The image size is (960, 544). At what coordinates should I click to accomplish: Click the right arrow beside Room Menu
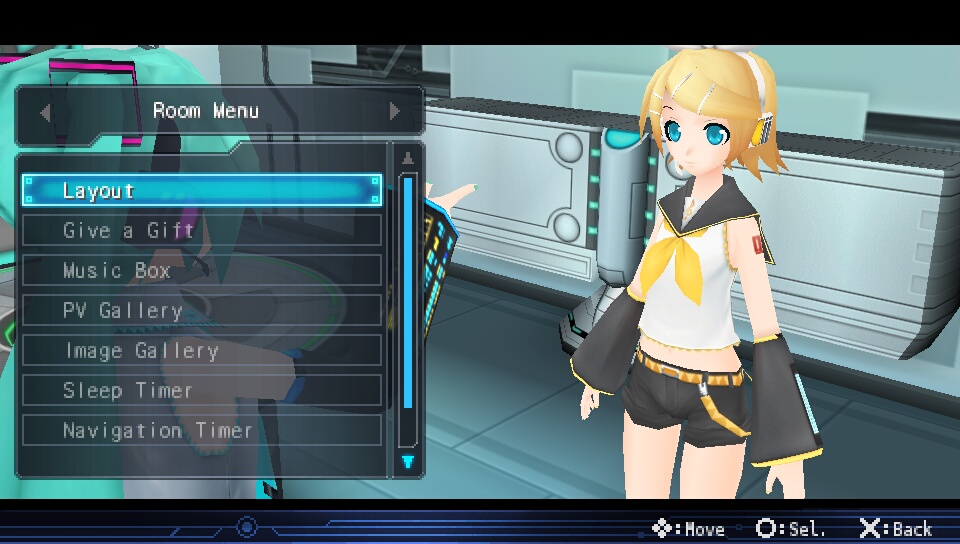pos(395,112)
